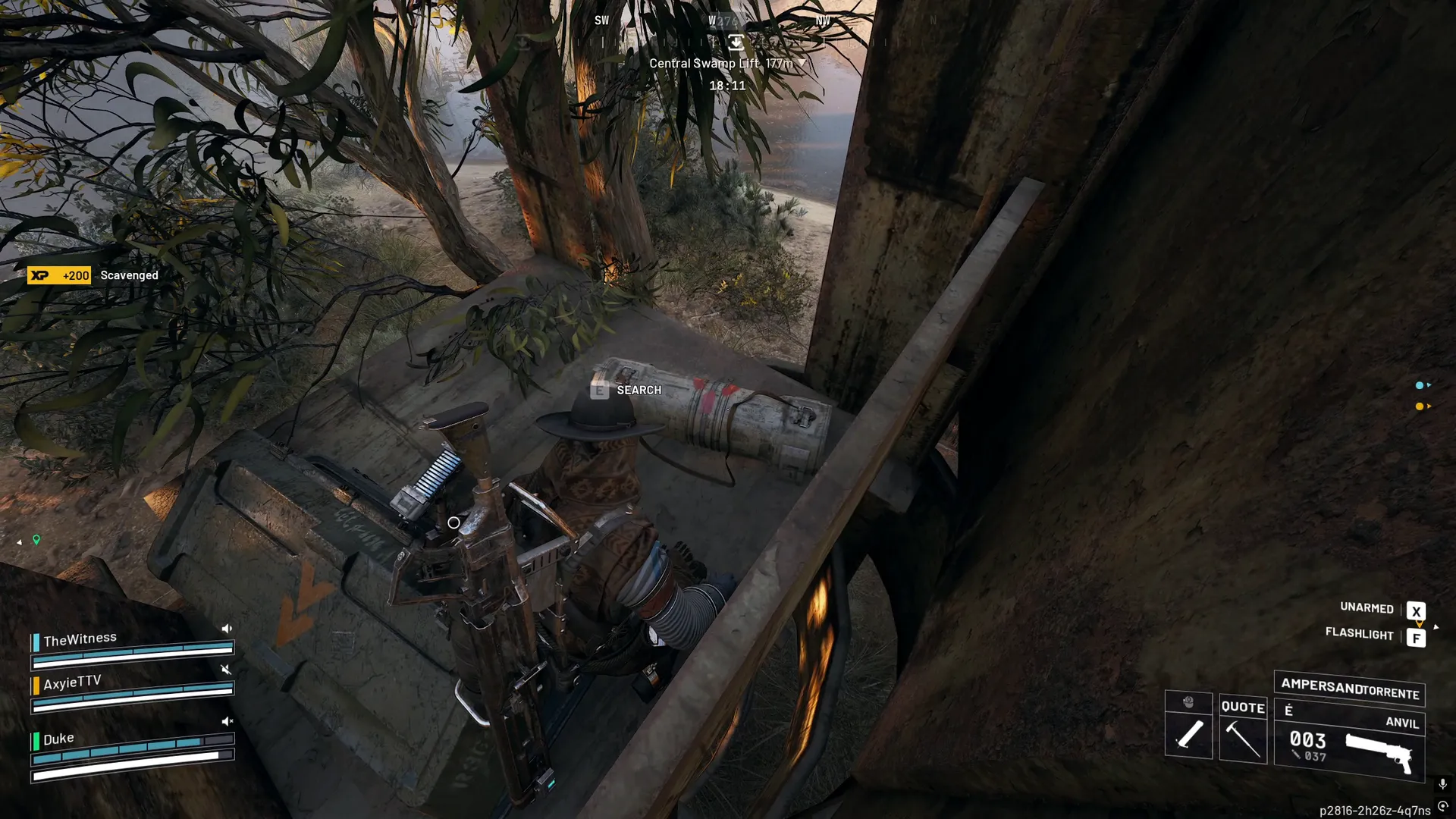The width and height of the screenshot is (1456, 819).
Task: Click the green map pin indicator
Action: [x=36, y=540]
